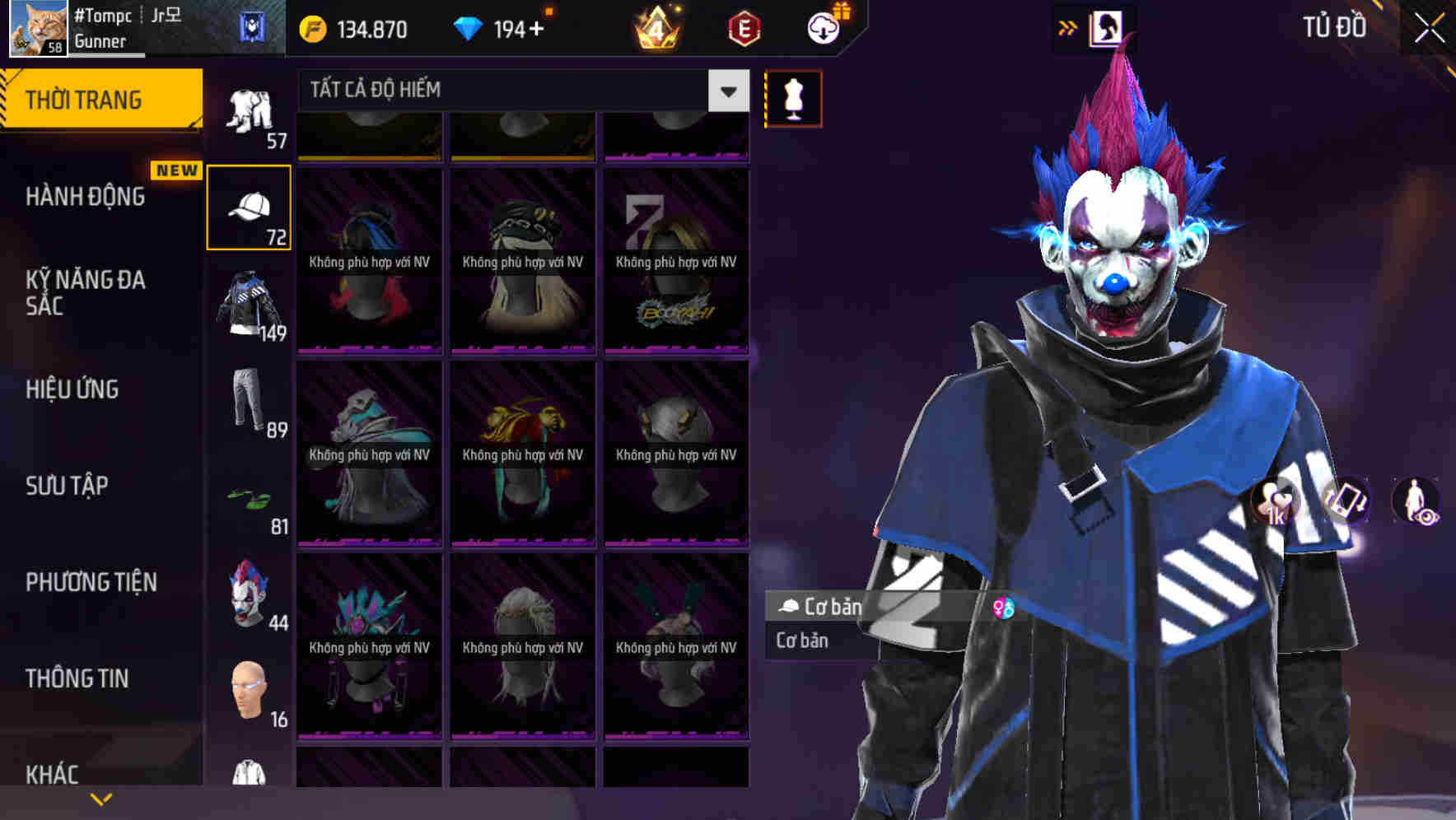Select the hat category icon
1456x820 pixels.
click(x=250, y=206)
